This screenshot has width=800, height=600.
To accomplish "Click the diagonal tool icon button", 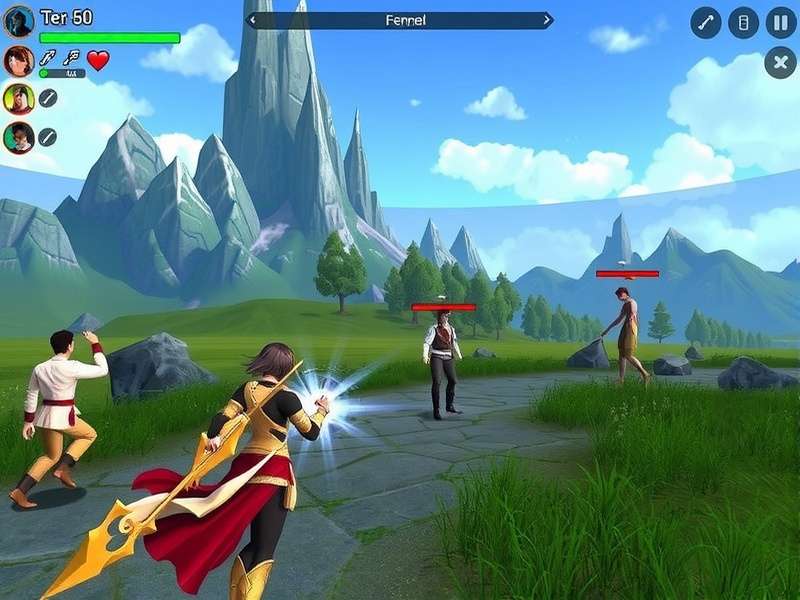I will coord(706,22).
